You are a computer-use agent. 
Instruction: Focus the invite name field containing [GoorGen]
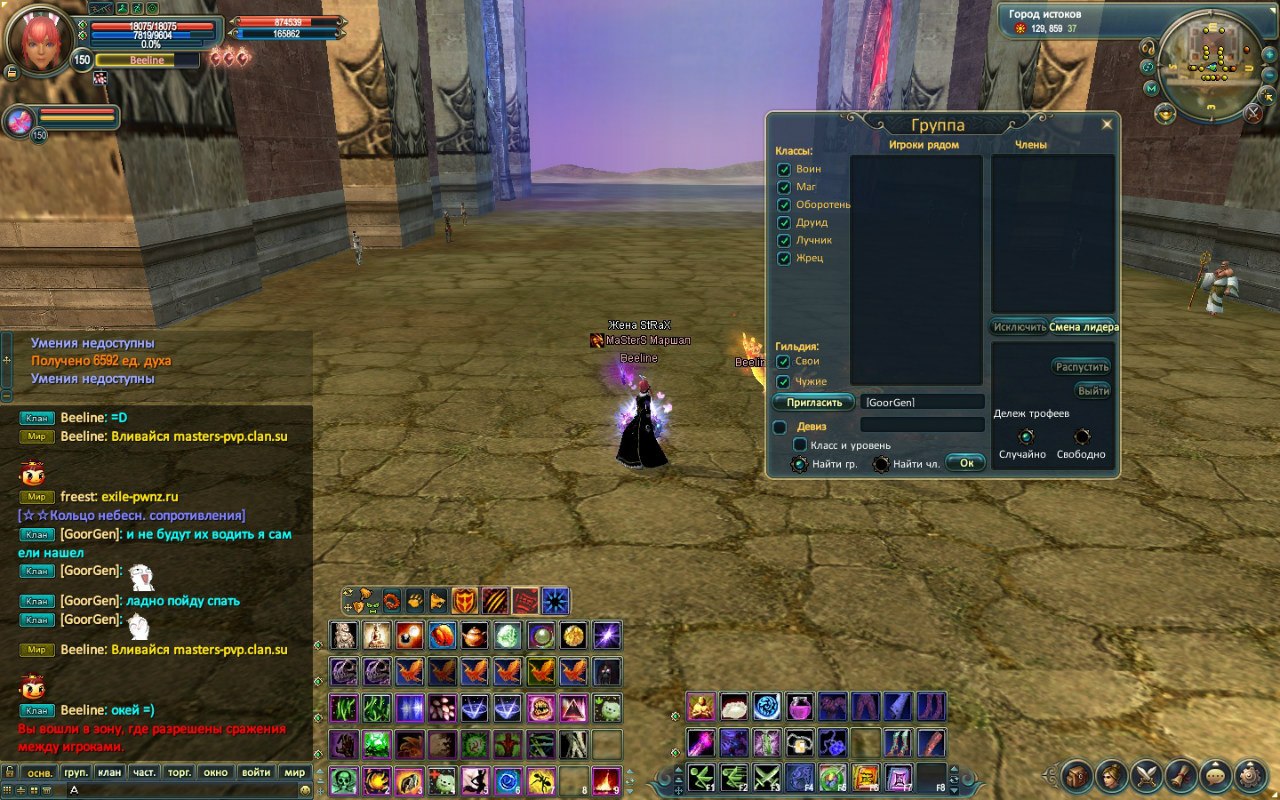click(x=922, y=402)
